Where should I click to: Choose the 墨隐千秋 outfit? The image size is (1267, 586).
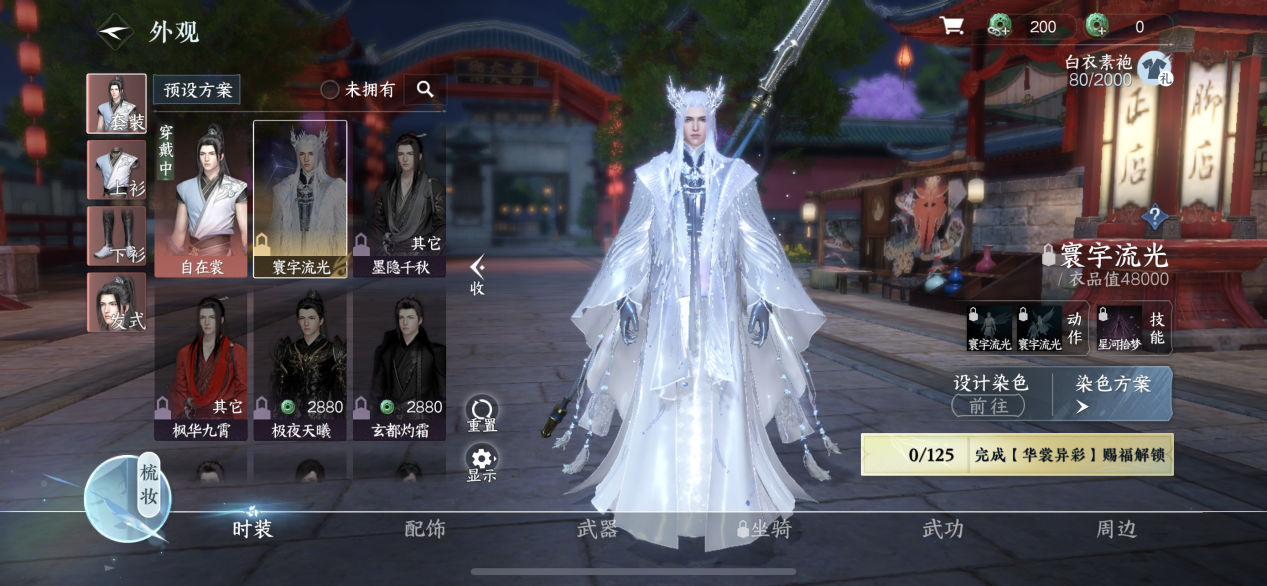click(399, 200)
